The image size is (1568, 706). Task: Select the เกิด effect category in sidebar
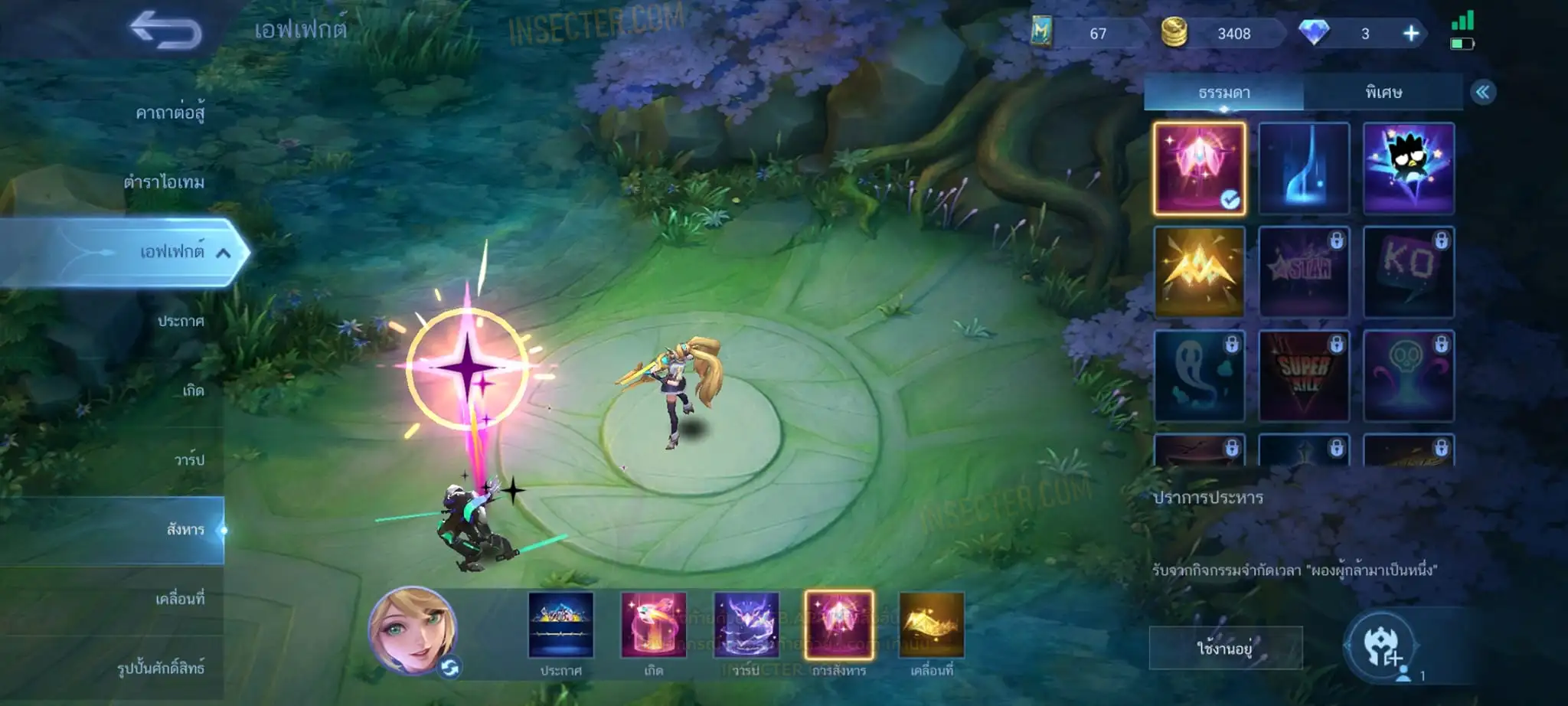(193, 391)
